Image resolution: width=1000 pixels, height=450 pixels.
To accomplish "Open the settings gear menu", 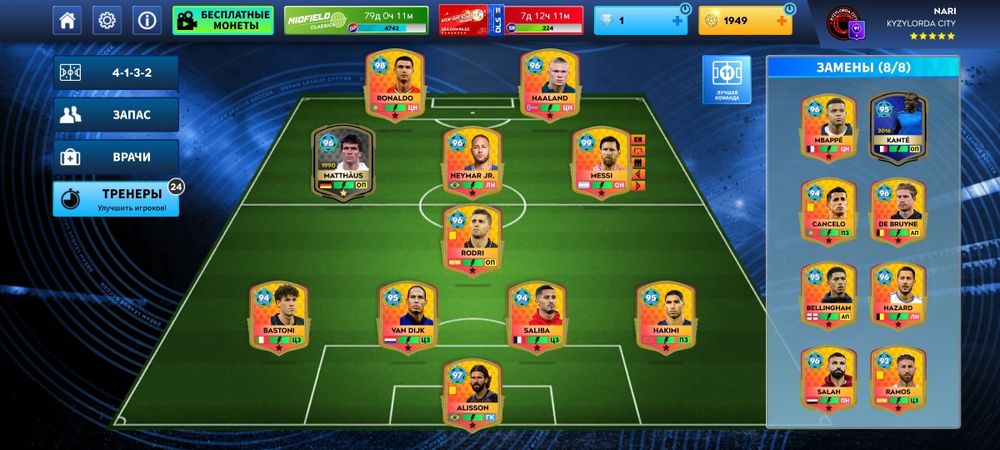I will (107, 20).
